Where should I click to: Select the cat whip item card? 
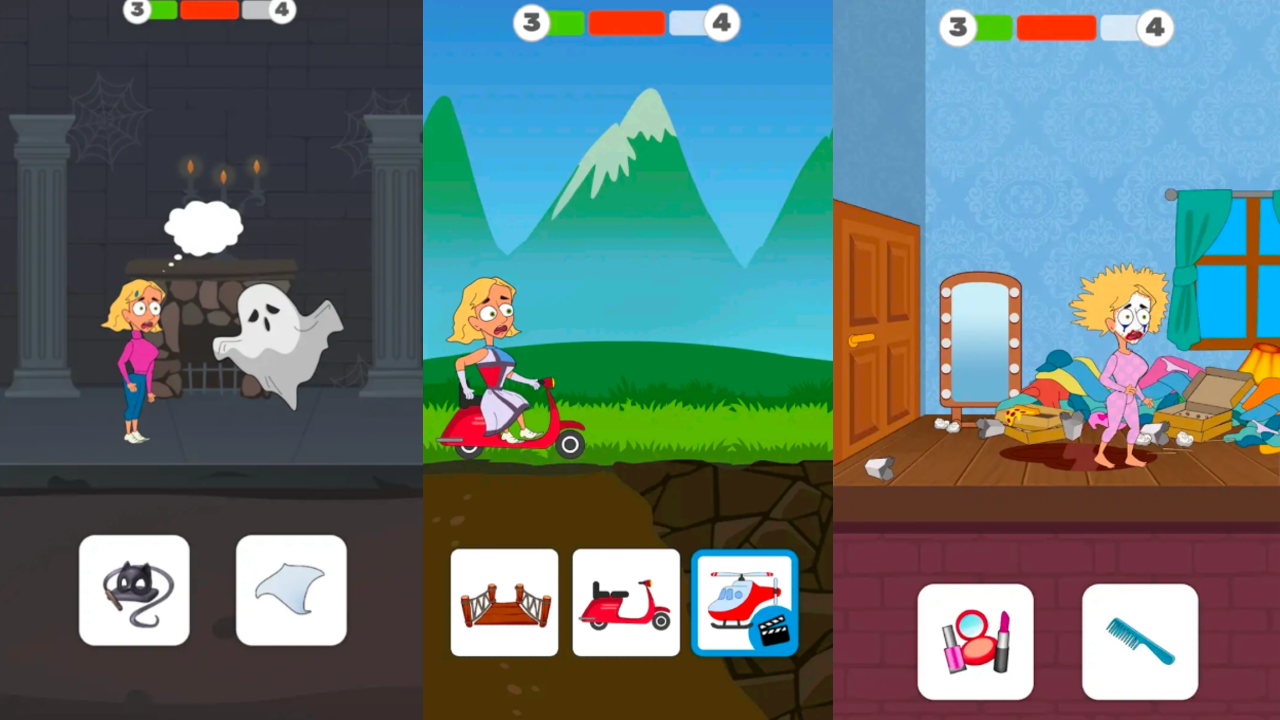133,590
